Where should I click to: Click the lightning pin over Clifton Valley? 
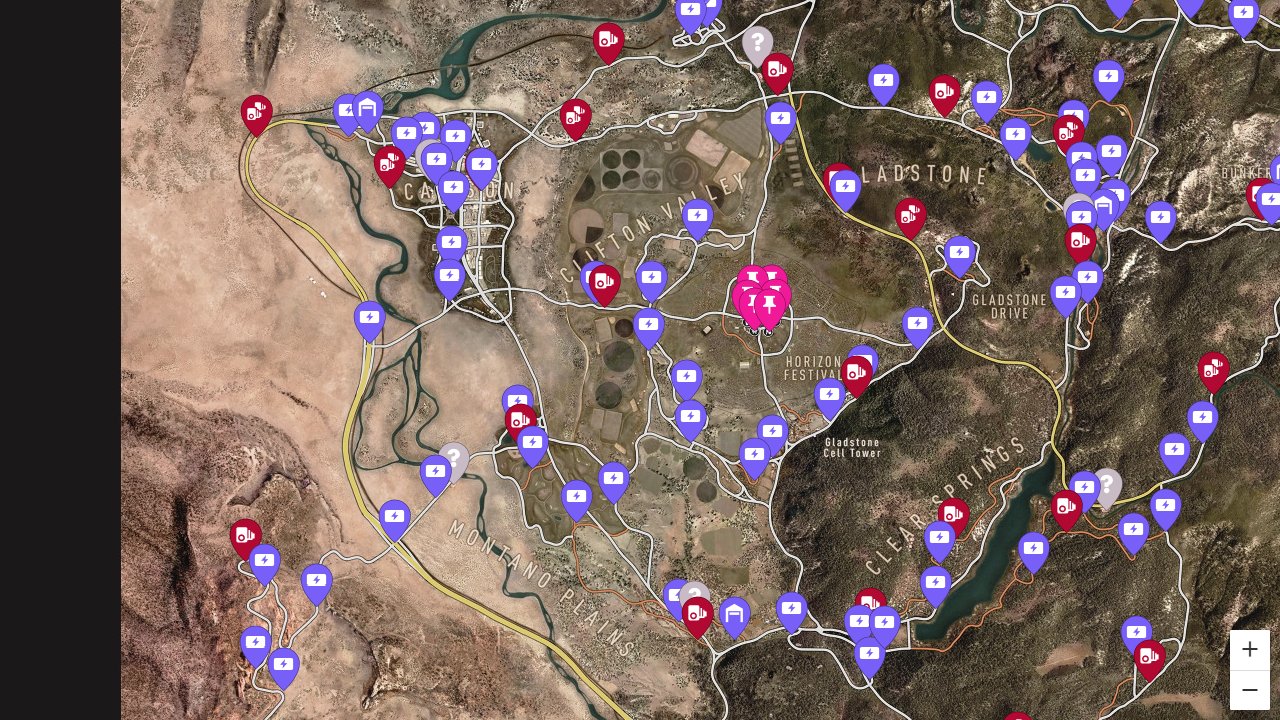(x=697, y=214)
